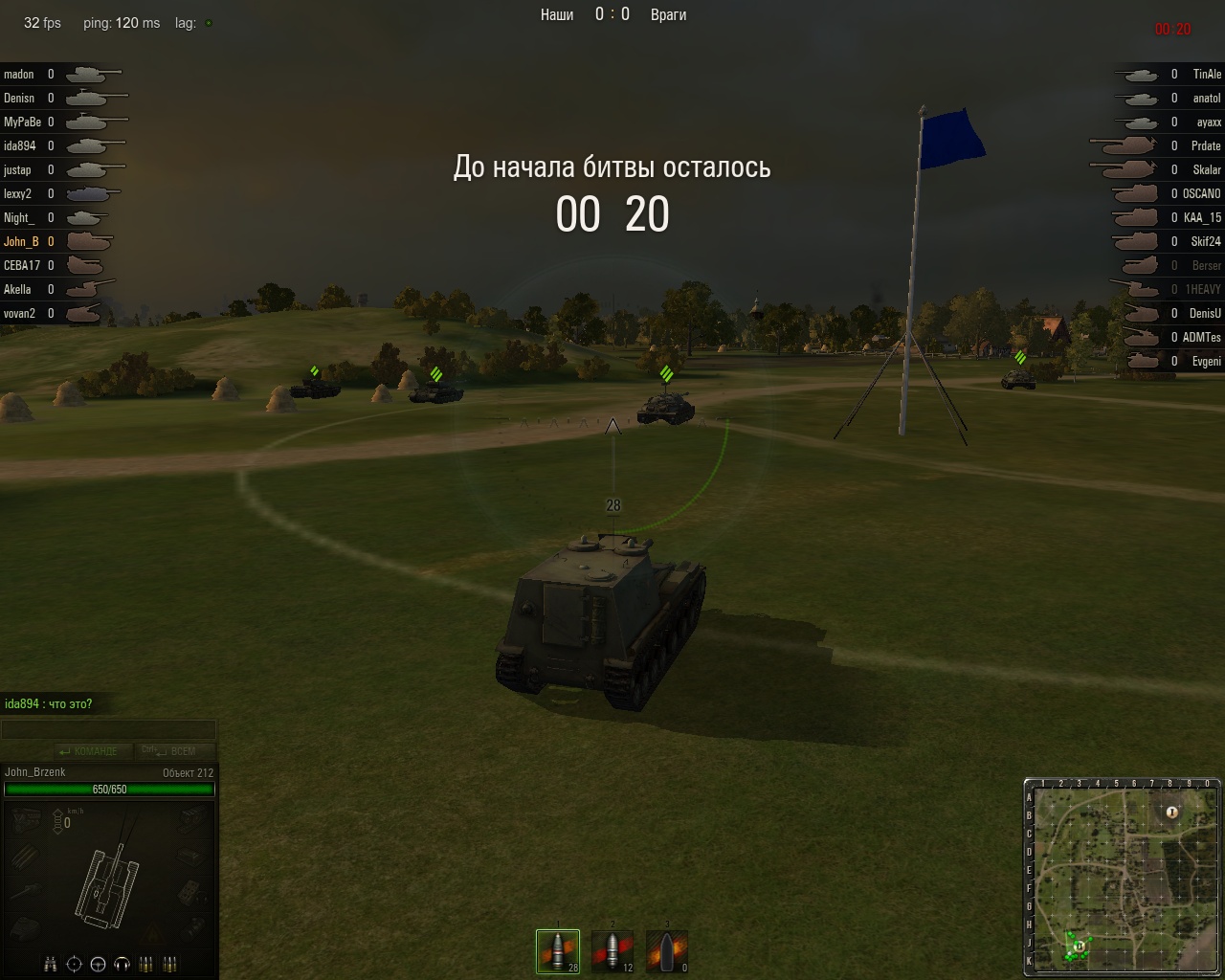Click the steering wheel driver icon

click(x=98, y=964)
